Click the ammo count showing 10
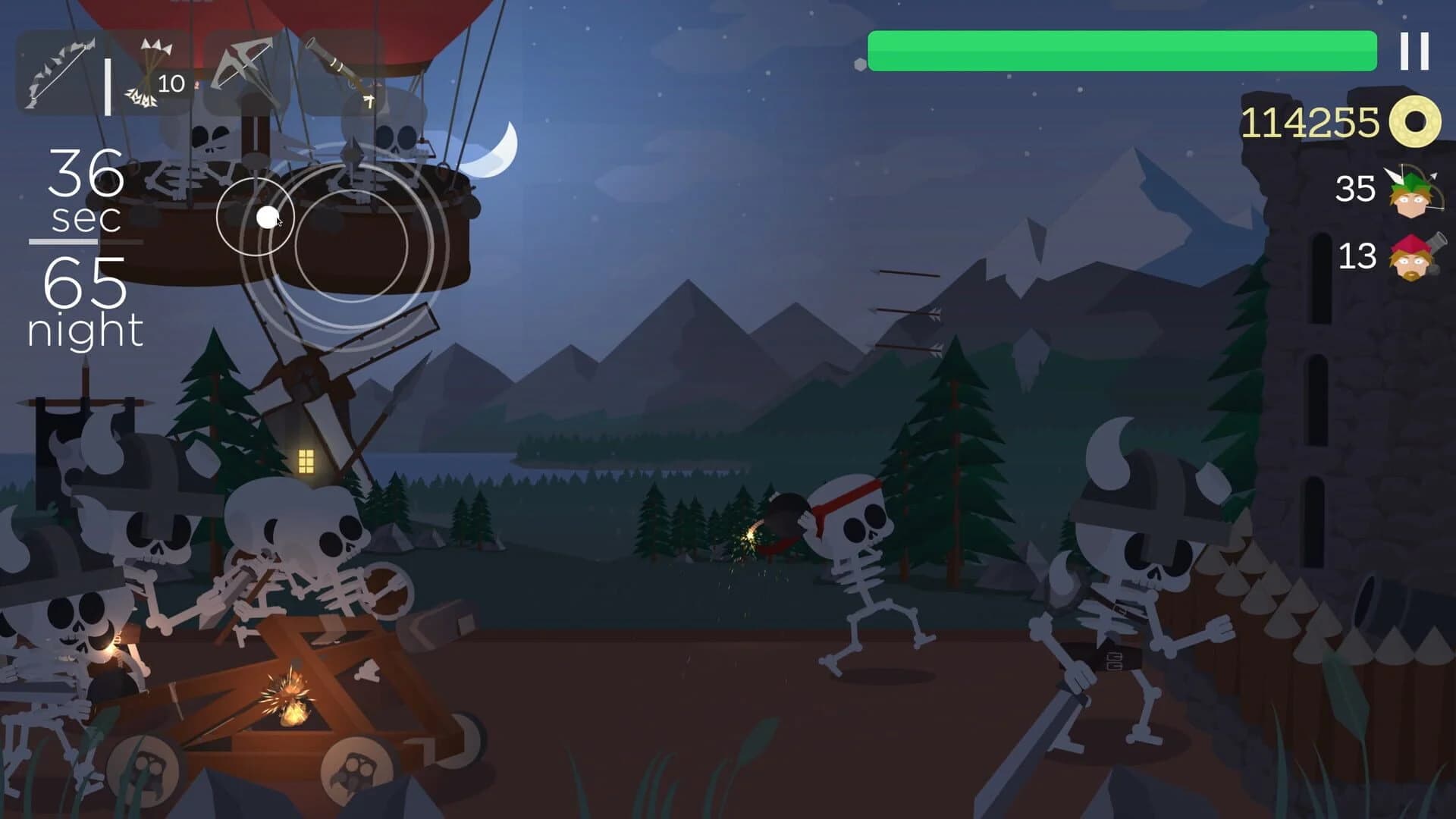This screenshot has width=1456, height=819. pyautogui.click(x=171, y=82)
